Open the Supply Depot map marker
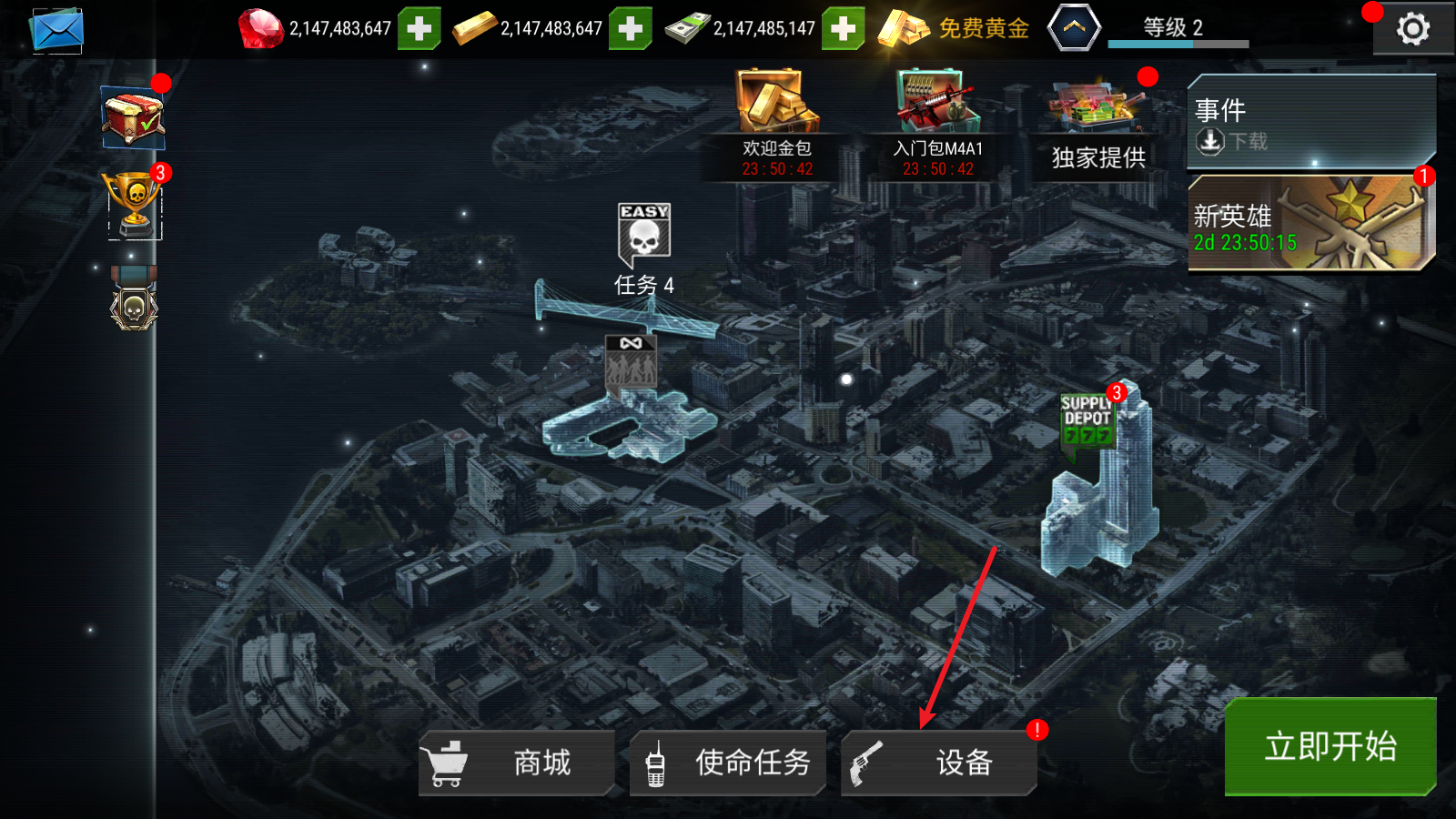 click(x=1087, y=420)
